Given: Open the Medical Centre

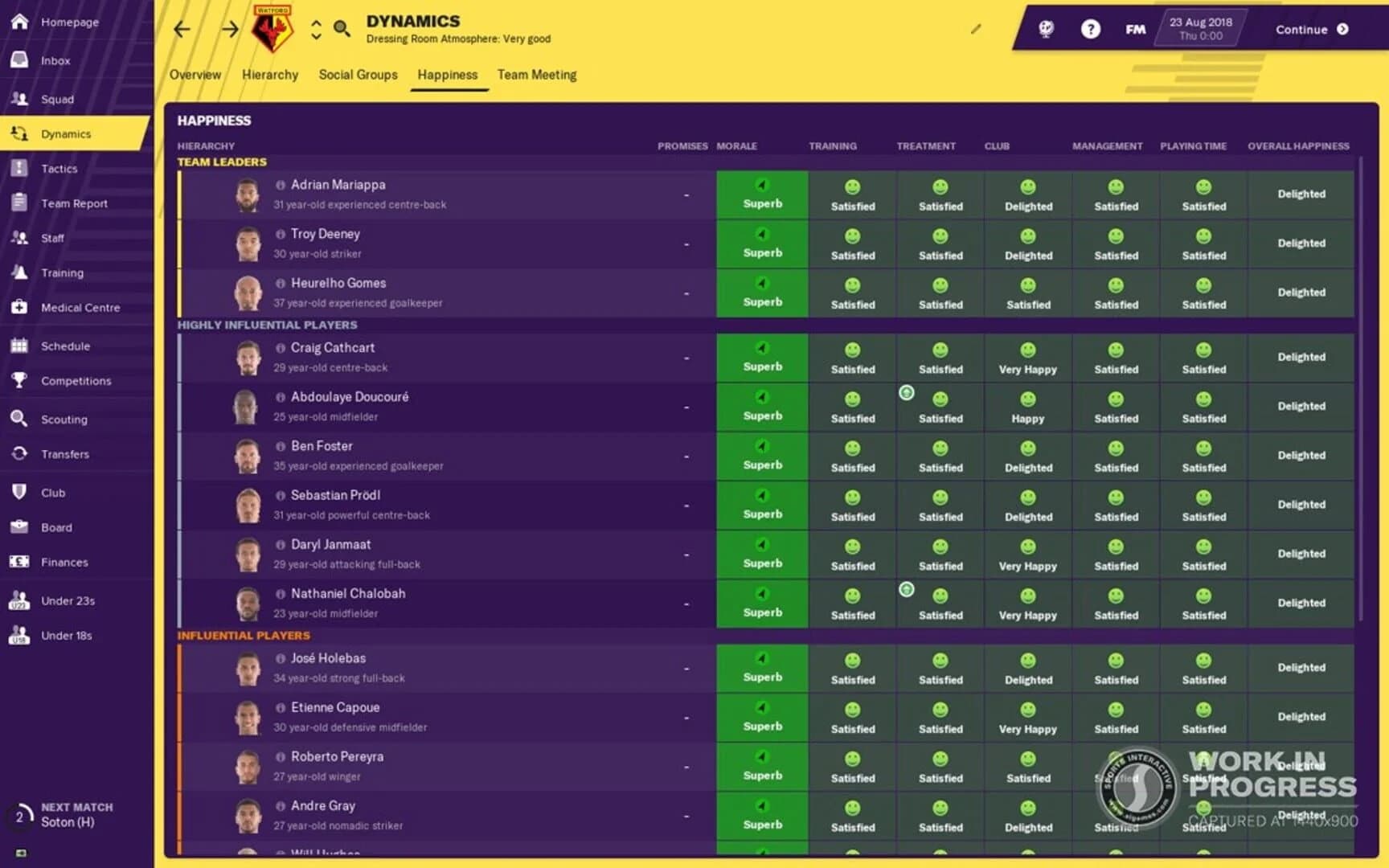Looking at the screenshot, I should [x=80, y=307].
